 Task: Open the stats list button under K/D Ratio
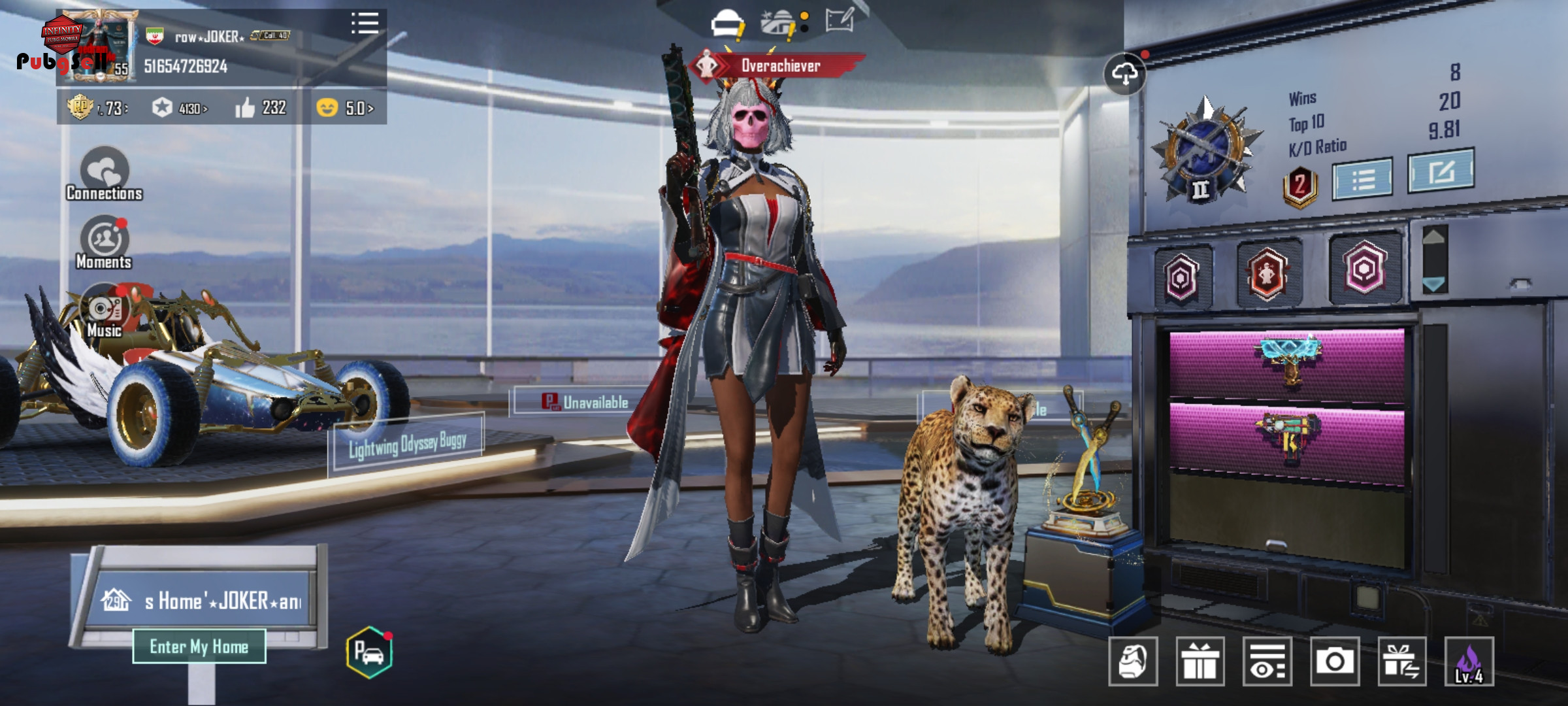pyautogui.click(x=1363, y=178)
